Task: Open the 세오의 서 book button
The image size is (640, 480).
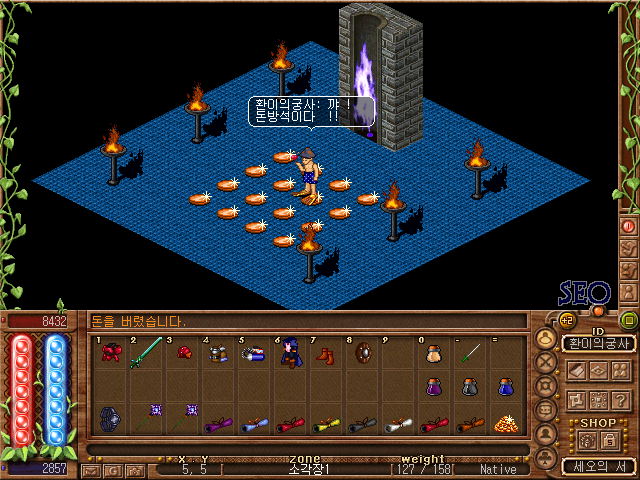Action: [x=598, y=466]
